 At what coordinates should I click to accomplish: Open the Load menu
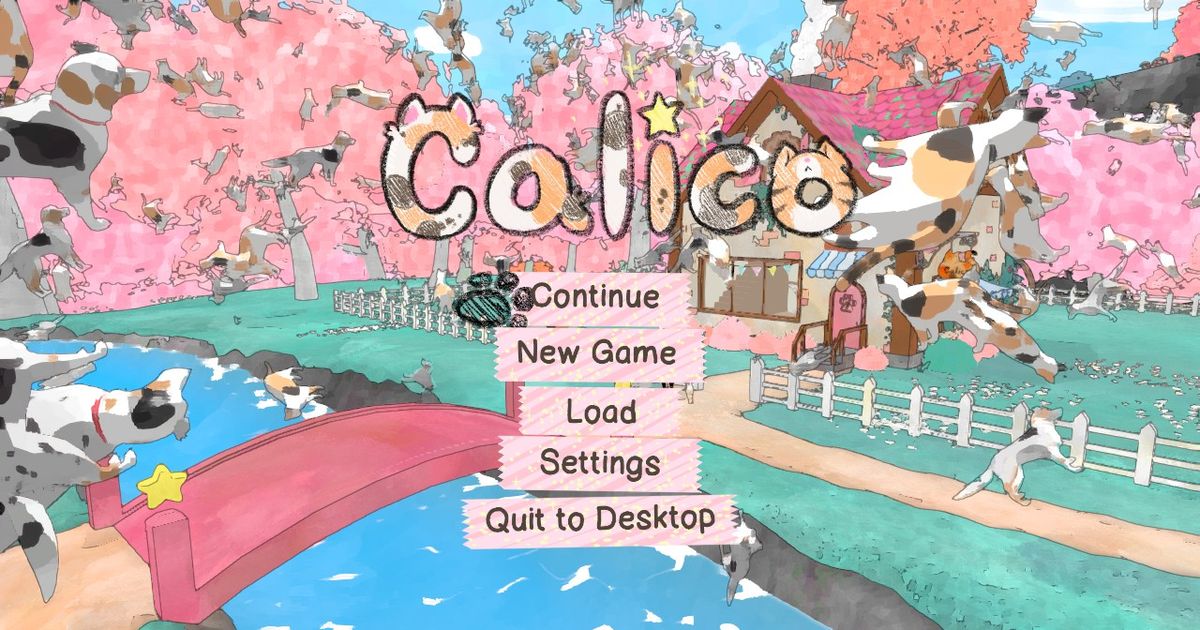pos(600,410)
